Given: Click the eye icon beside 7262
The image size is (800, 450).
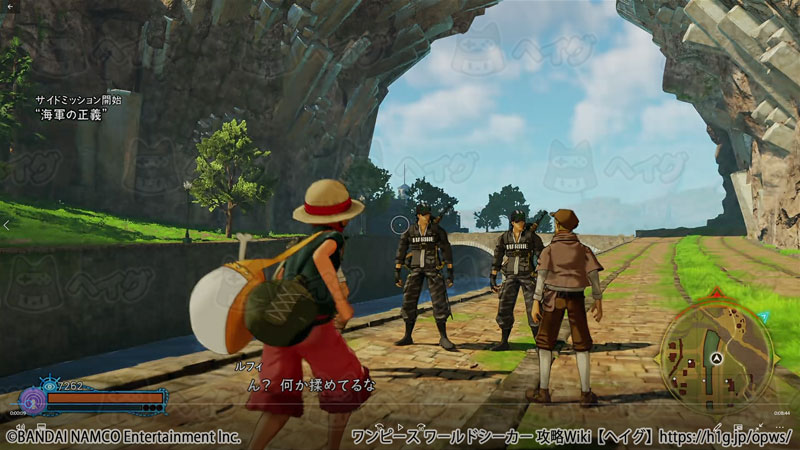Looking at the screenshot, I should 50,385.
